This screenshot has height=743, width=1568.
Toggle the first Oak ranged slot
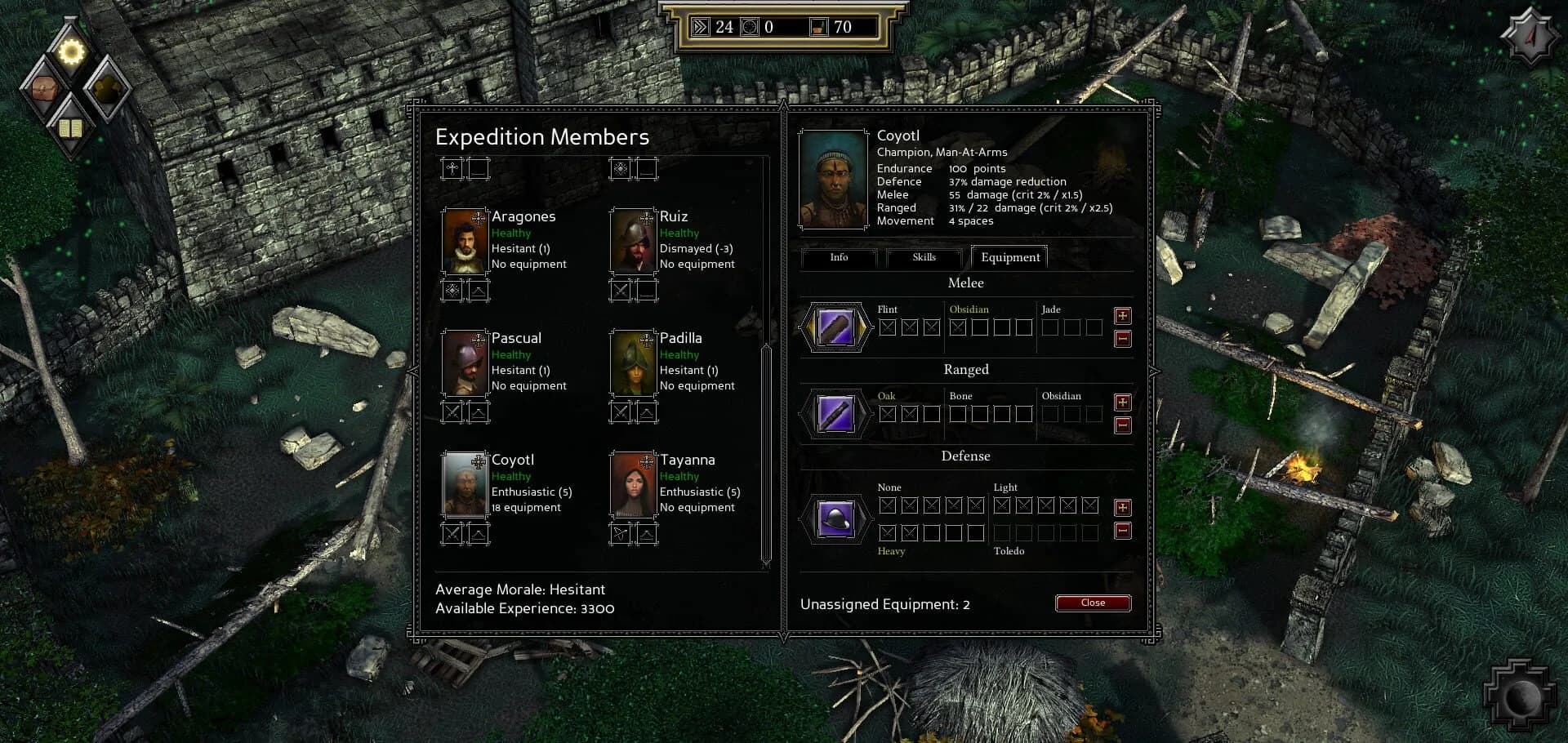pos(886,414)
